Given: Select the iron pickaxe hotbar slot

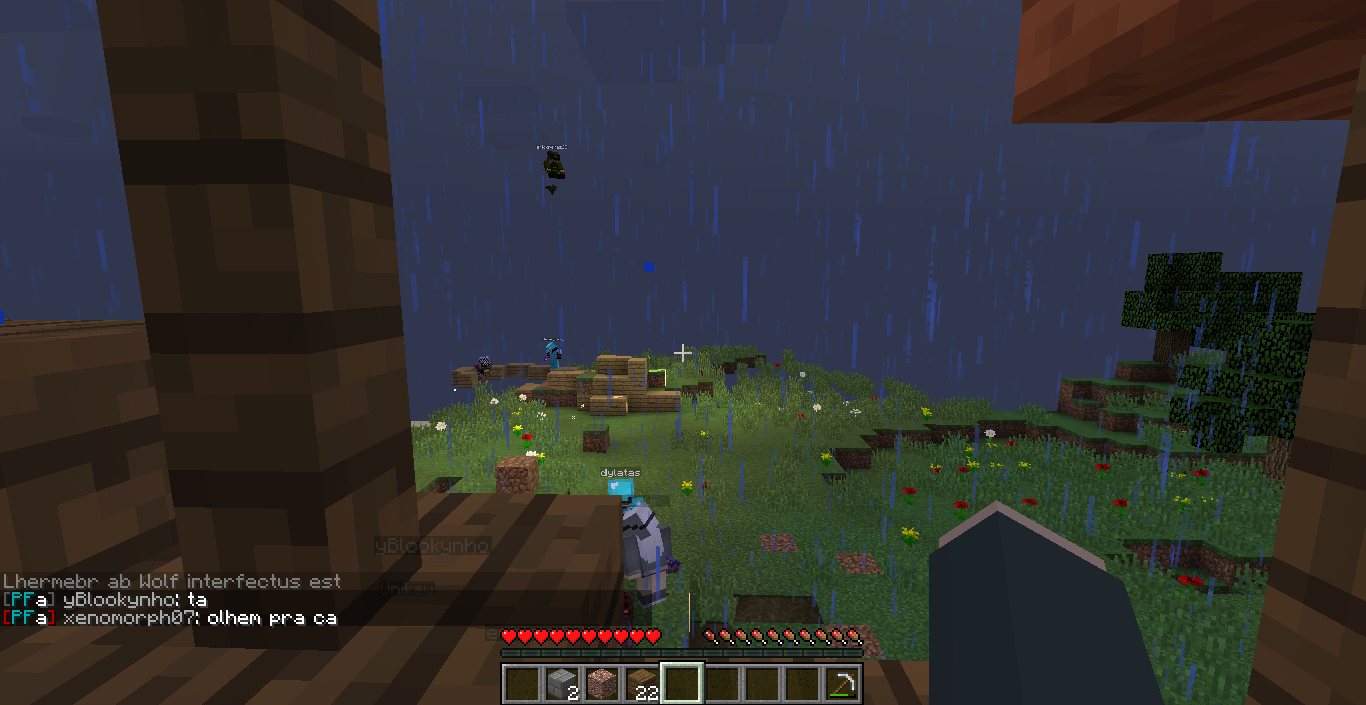Looking at the screenshot, I should tap(842, 684).
